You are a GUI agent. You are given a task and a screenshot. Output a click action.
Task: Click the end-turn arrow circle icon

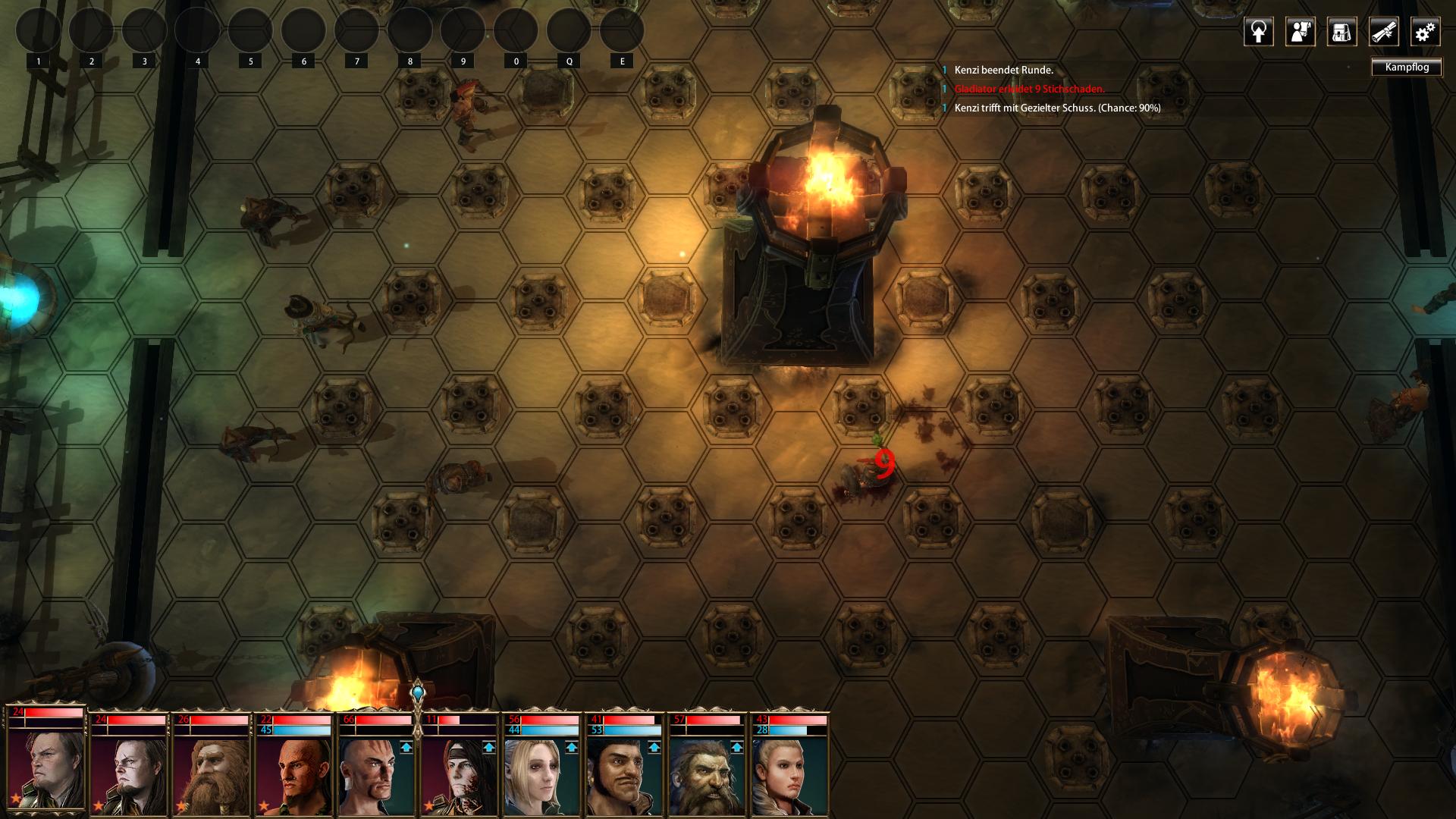click(1258, 32)
